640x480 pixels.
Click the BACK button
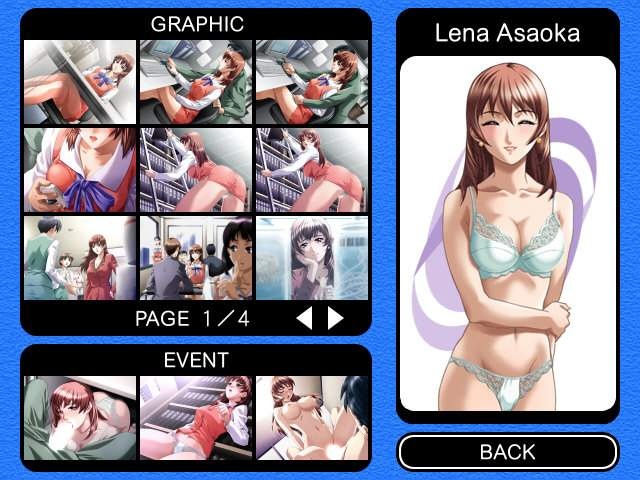click(x=507, y=452)
